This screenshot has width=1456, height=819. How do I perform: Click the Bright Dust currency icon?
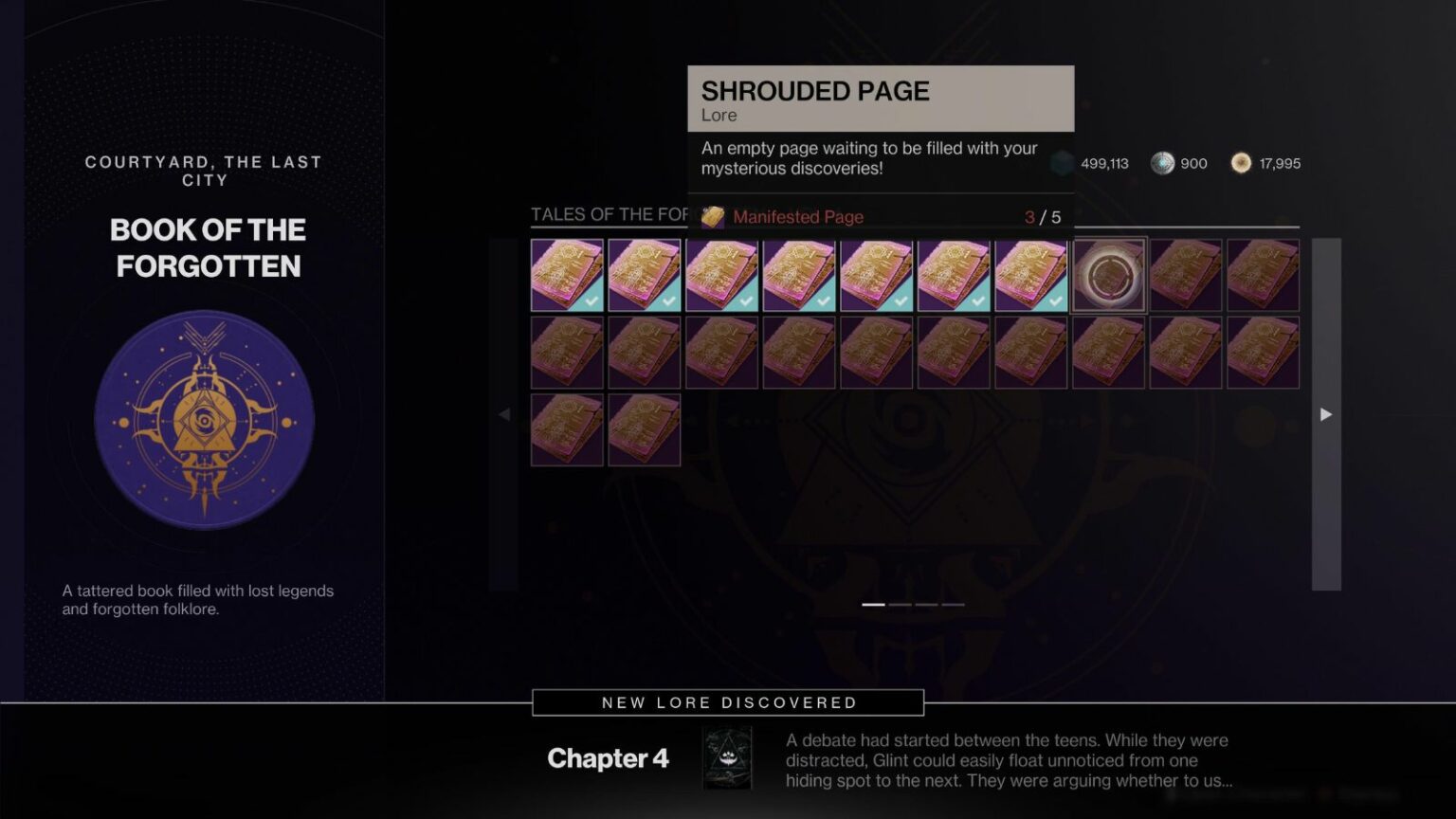(1241, 163)
